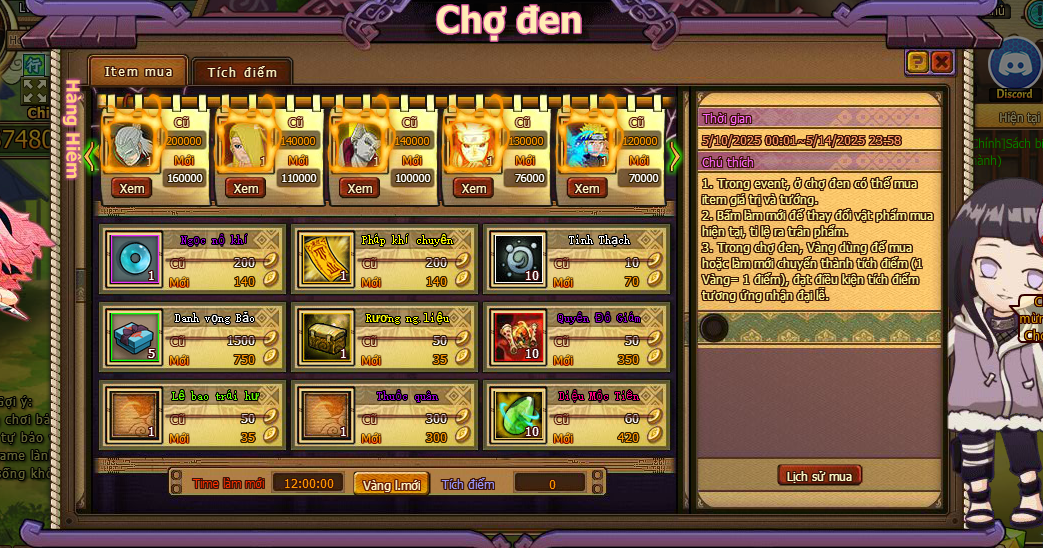Image resolution: width=1043 pixels, height=548 pixels.
Task: Choose the Quyển Đồ Giám item
Action: (518, 338)
